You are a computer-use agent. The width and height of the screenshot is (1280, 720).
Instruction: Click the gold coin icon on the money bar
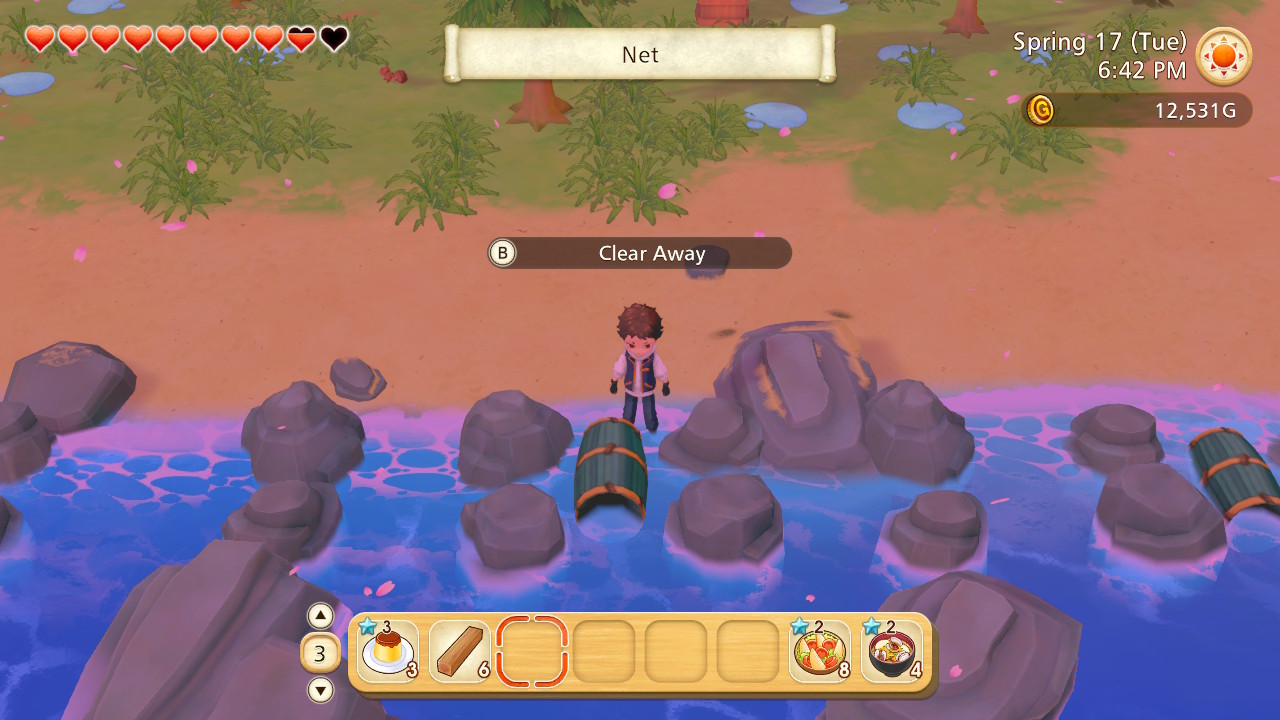[1040, 111]
